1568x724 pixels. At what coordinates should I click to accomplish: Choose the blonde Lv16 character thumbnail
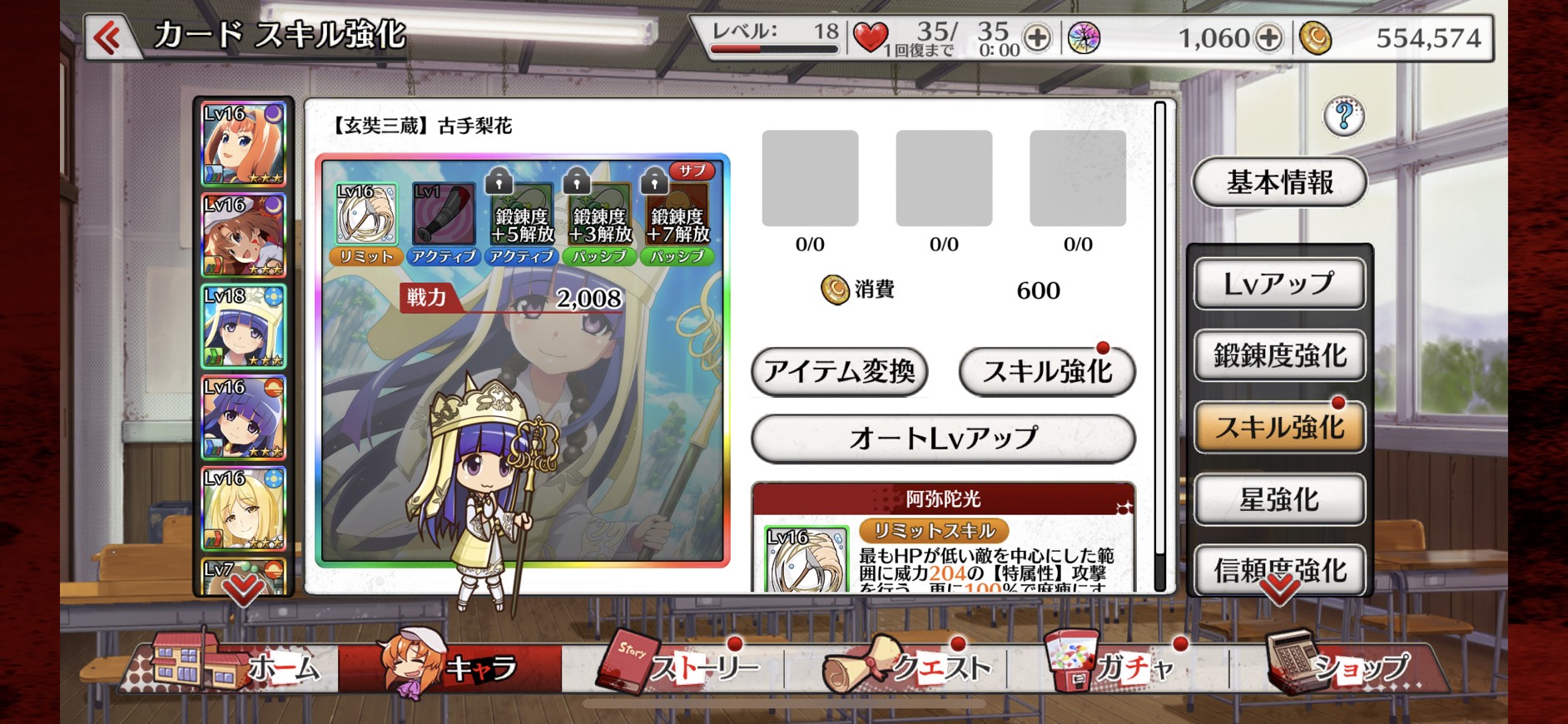coord(243,508)
